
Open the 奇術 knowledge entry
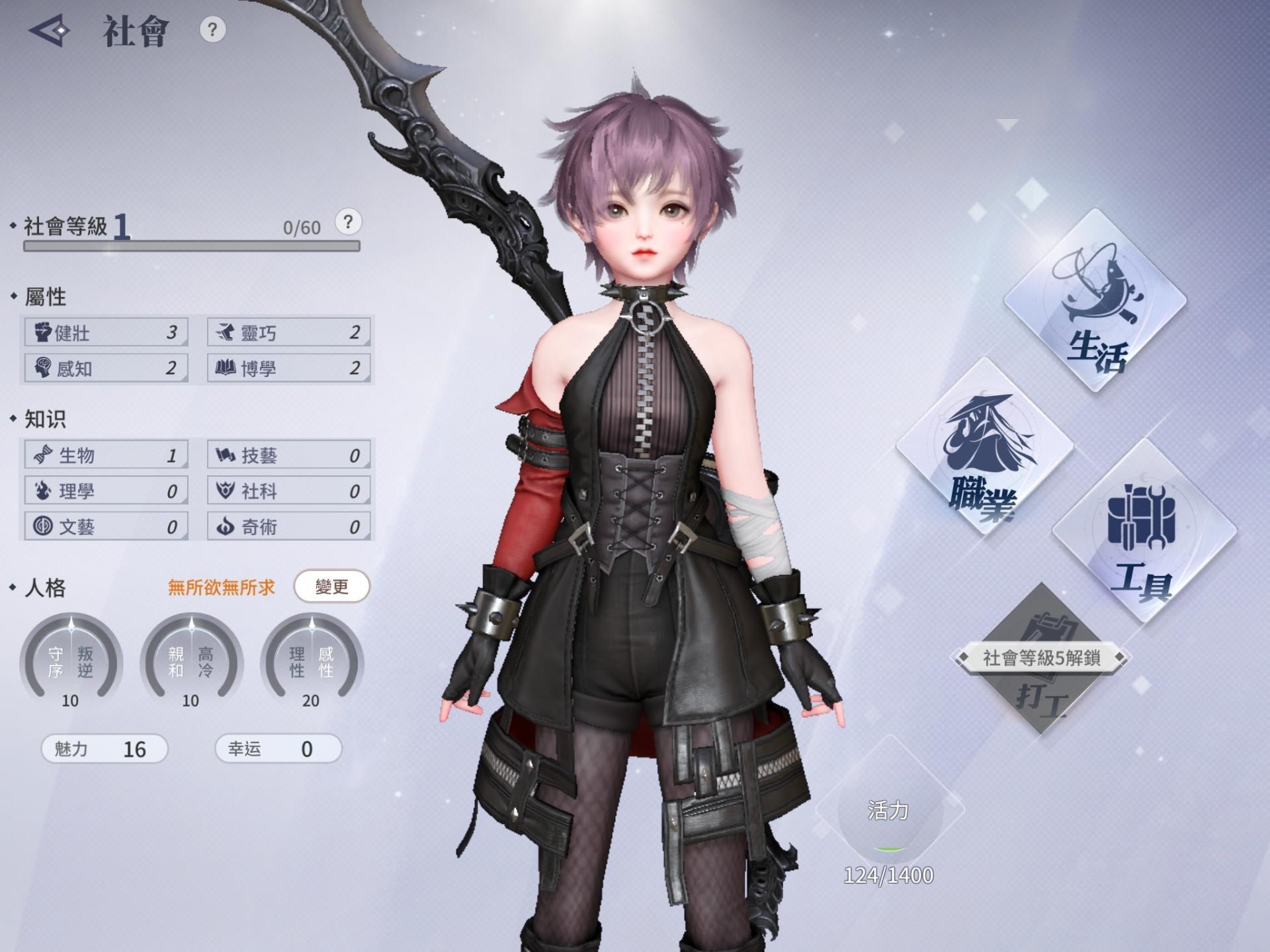[288, 526]
